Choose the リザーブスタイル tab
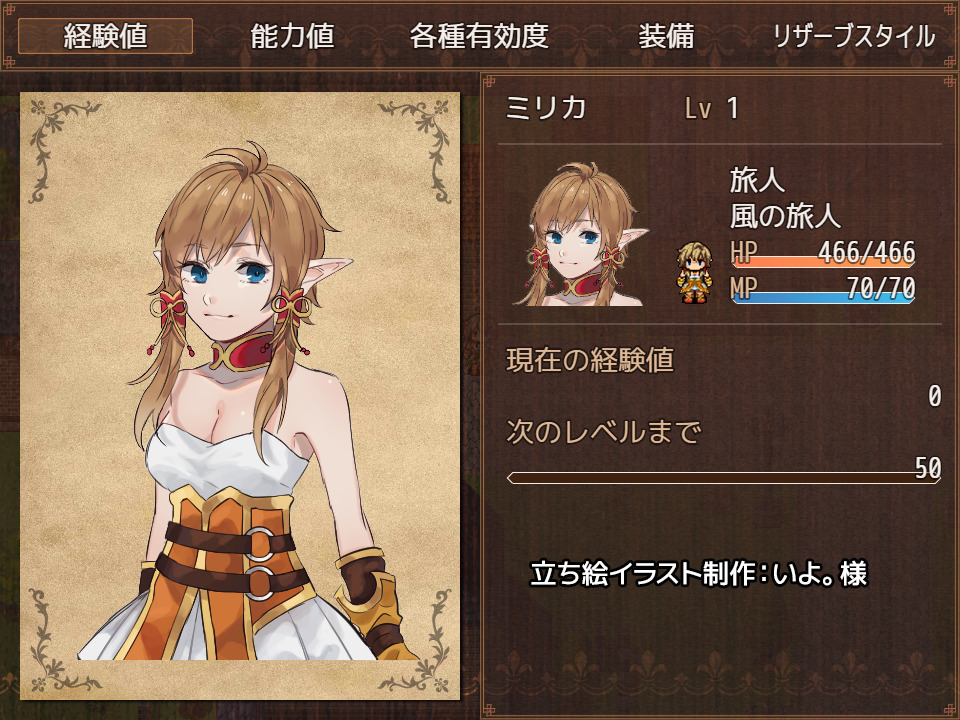 (853, 37)
